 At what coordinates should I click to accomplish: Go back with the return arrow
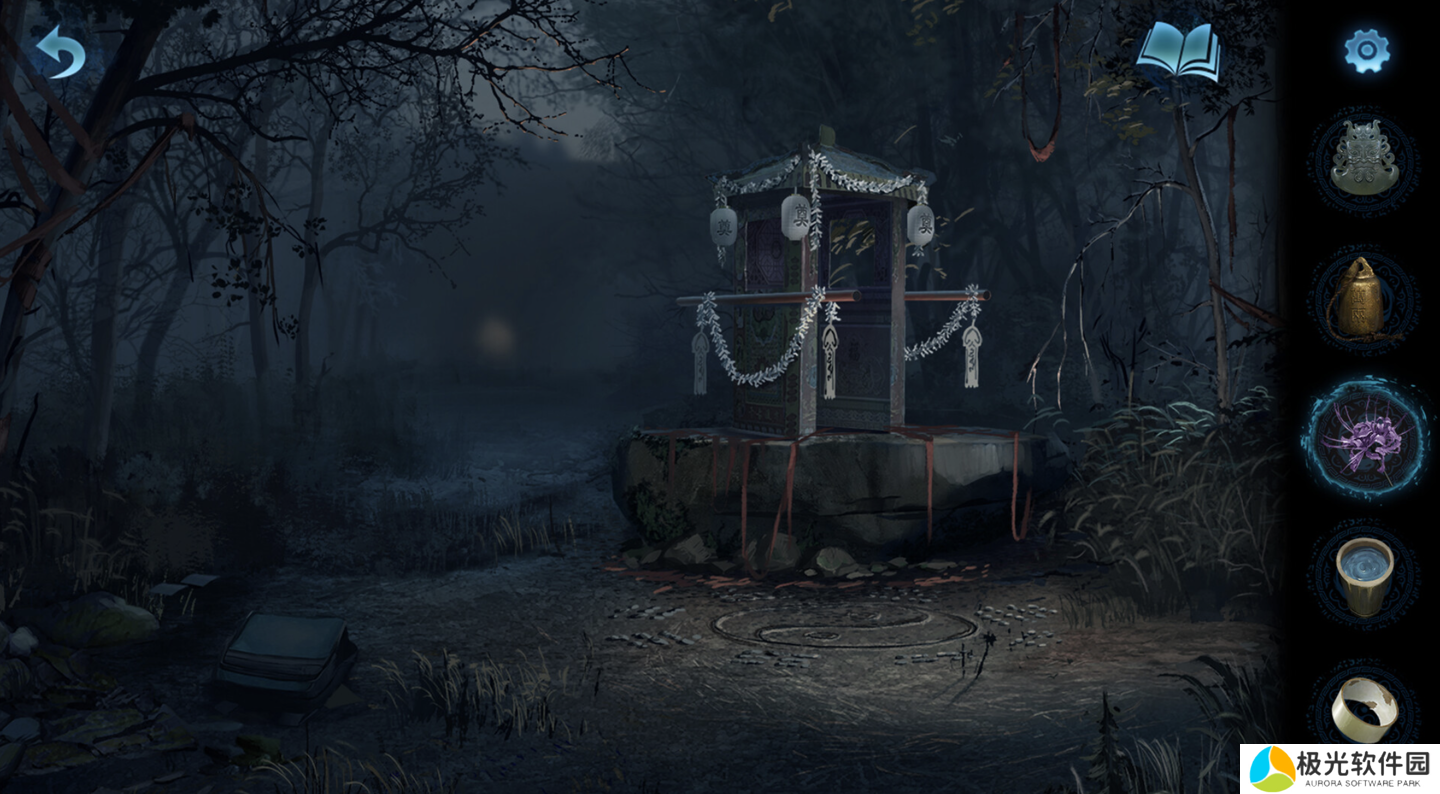click(60, 52)
